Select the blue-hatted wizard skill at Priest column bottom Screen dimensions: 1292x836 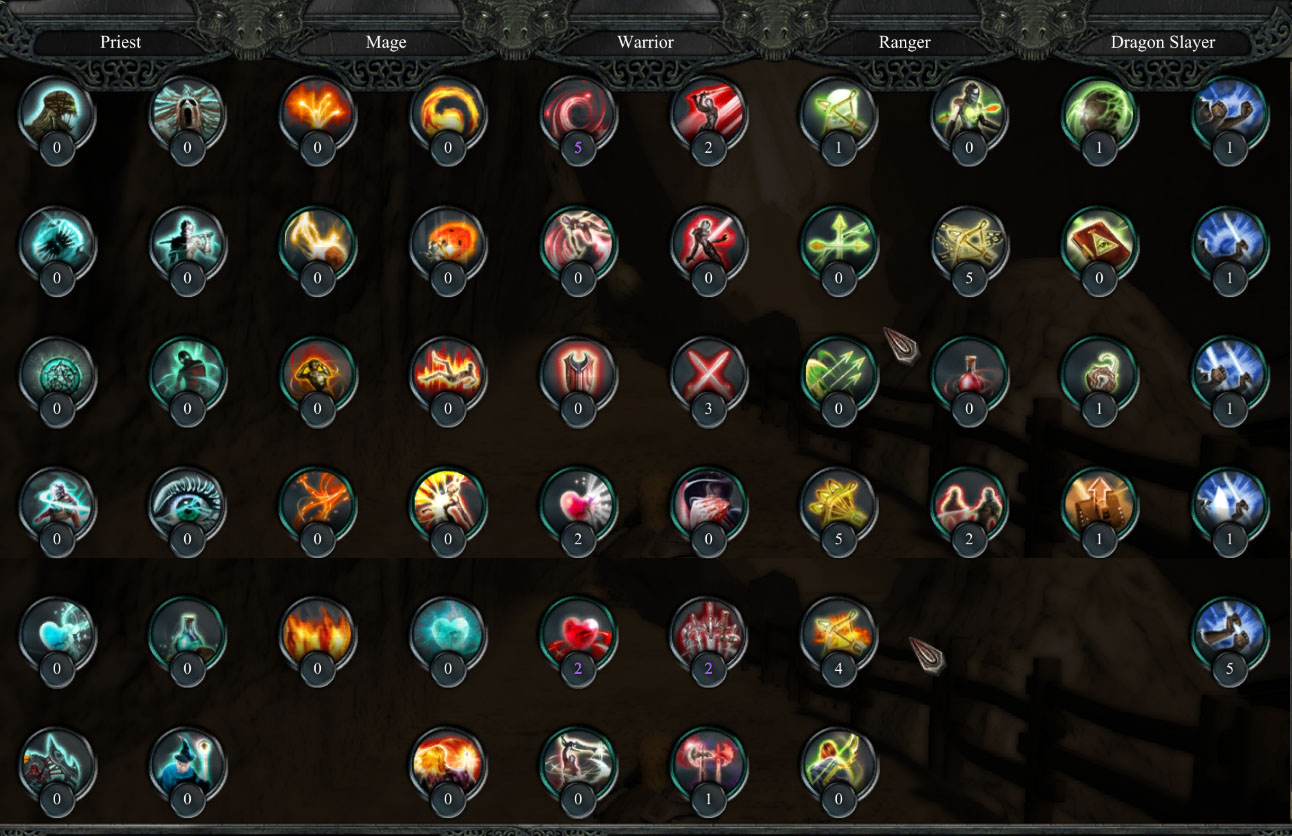188,770
